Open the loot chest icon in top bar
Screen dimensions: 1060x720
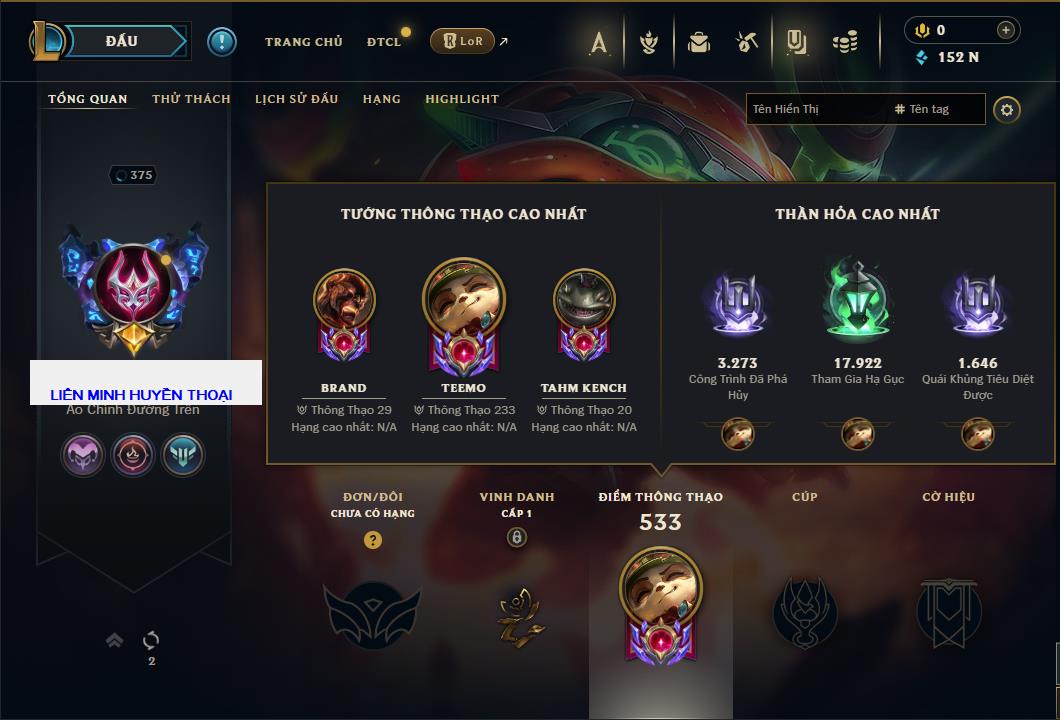(699, 42)
